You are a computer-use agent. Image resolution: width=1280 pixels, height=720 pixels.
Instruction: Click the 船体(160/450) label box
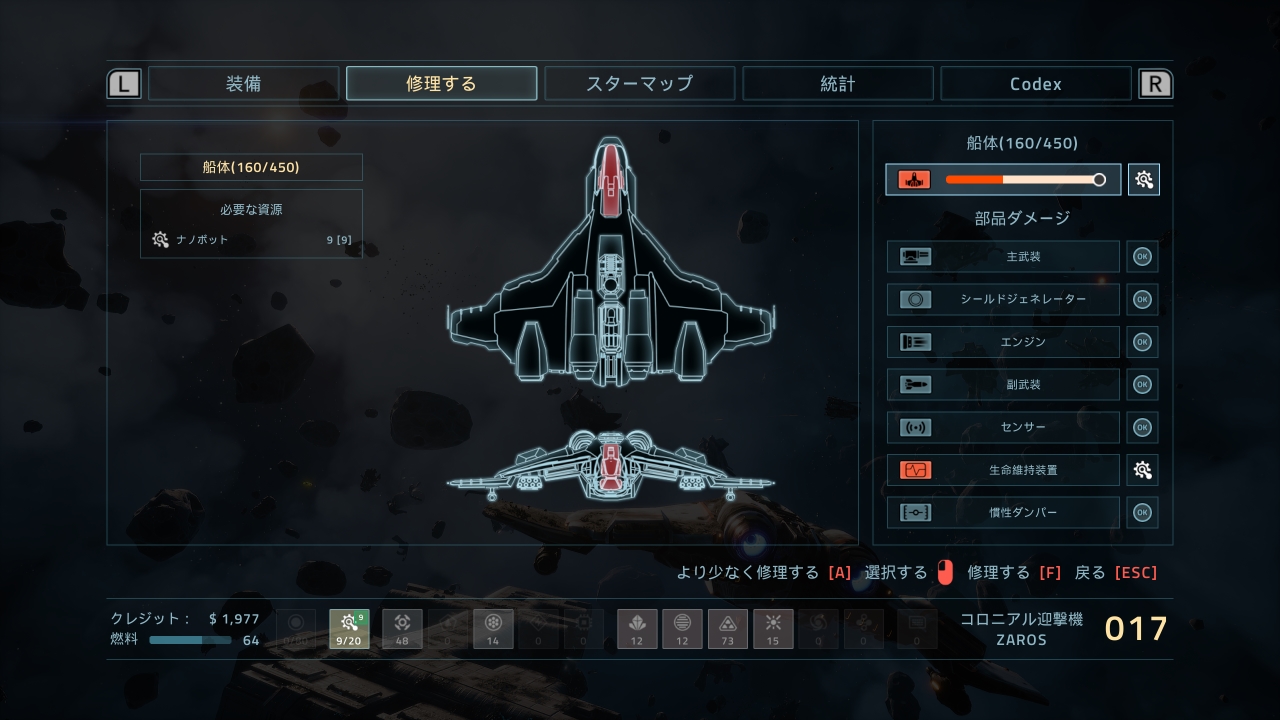(x=251, y=167)
